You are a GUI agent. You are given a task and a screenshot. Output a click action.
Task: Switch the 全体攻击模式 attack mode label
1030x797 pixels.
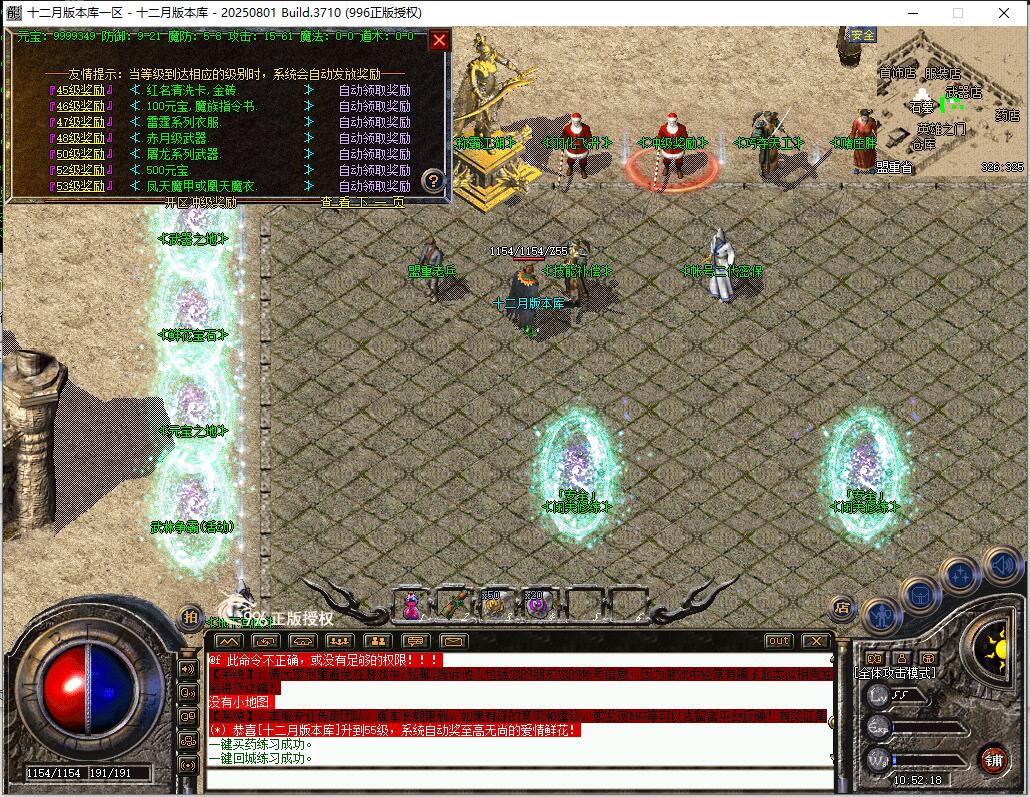(x=896, y=673)
